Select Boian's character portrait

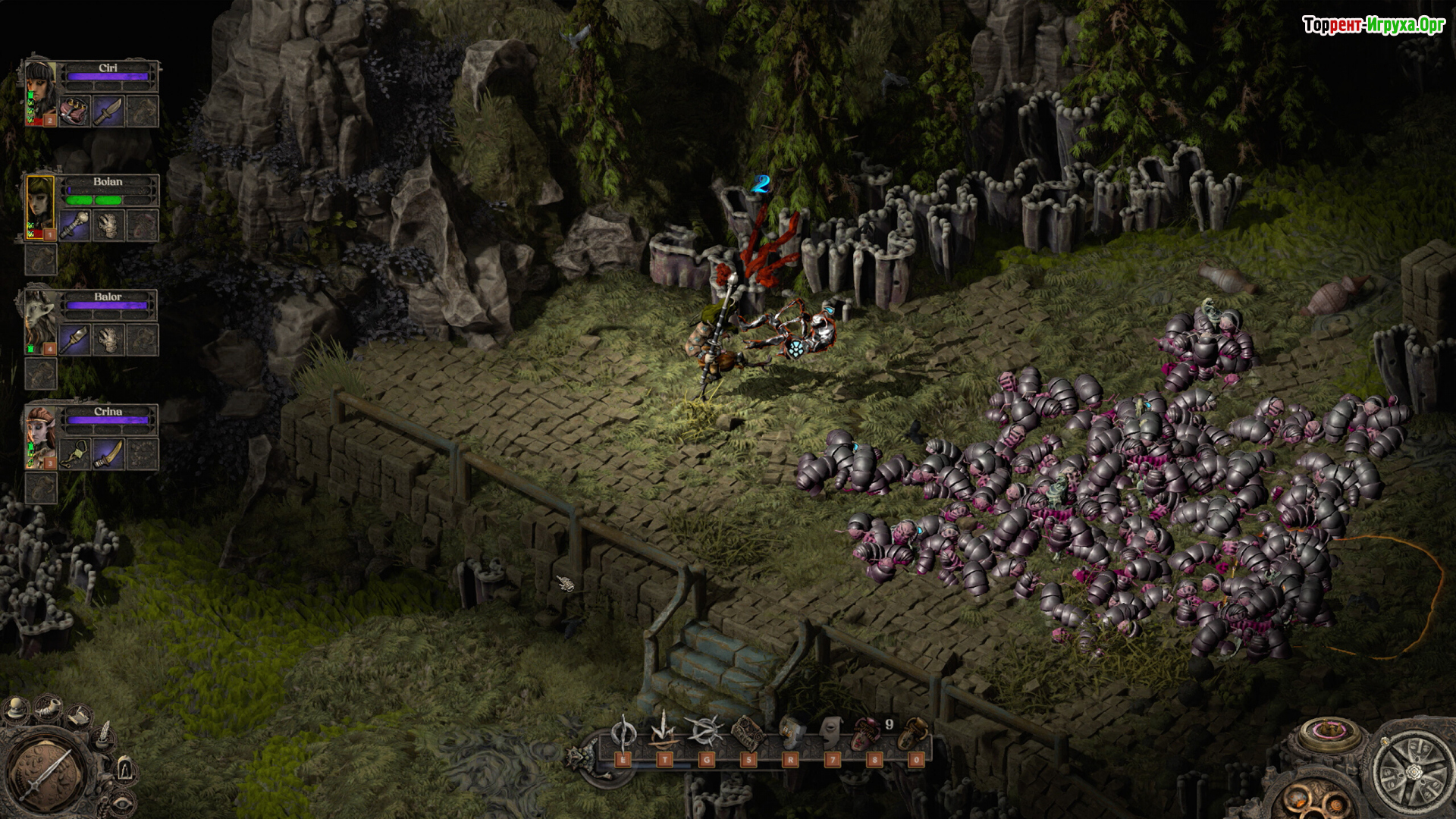[x=40, y=206]
